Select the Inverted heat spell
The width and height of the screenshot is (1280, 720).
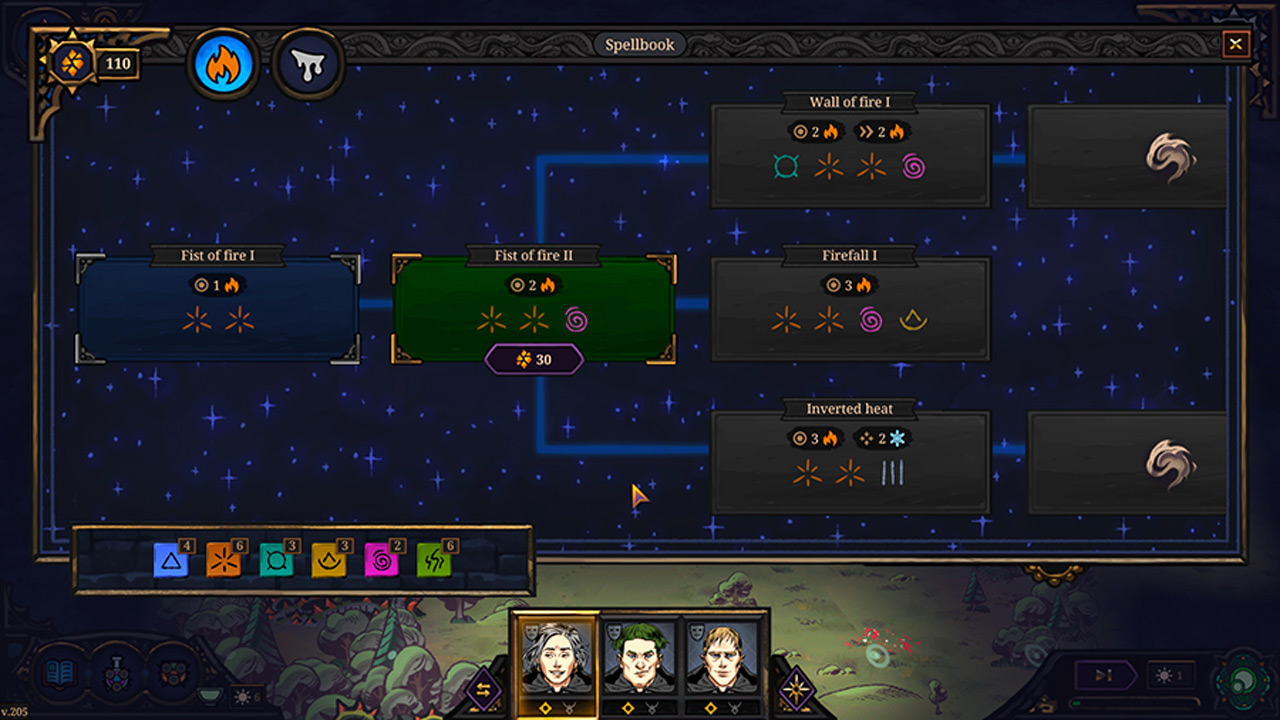(850, 463)
